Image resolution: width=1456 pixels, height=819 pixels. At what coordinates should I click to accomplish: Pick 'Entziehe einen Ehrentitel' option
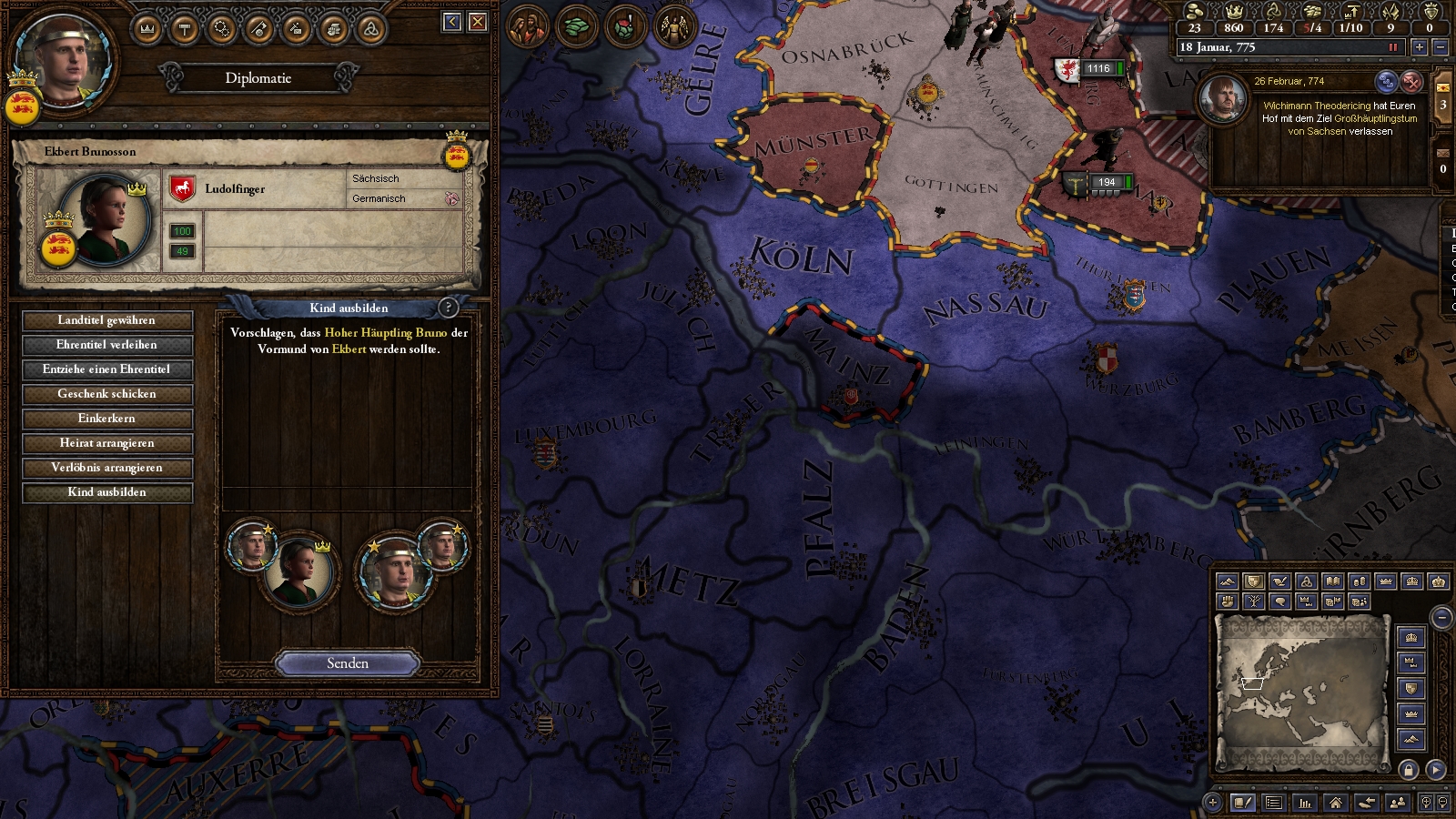click(x=106, y=369)
